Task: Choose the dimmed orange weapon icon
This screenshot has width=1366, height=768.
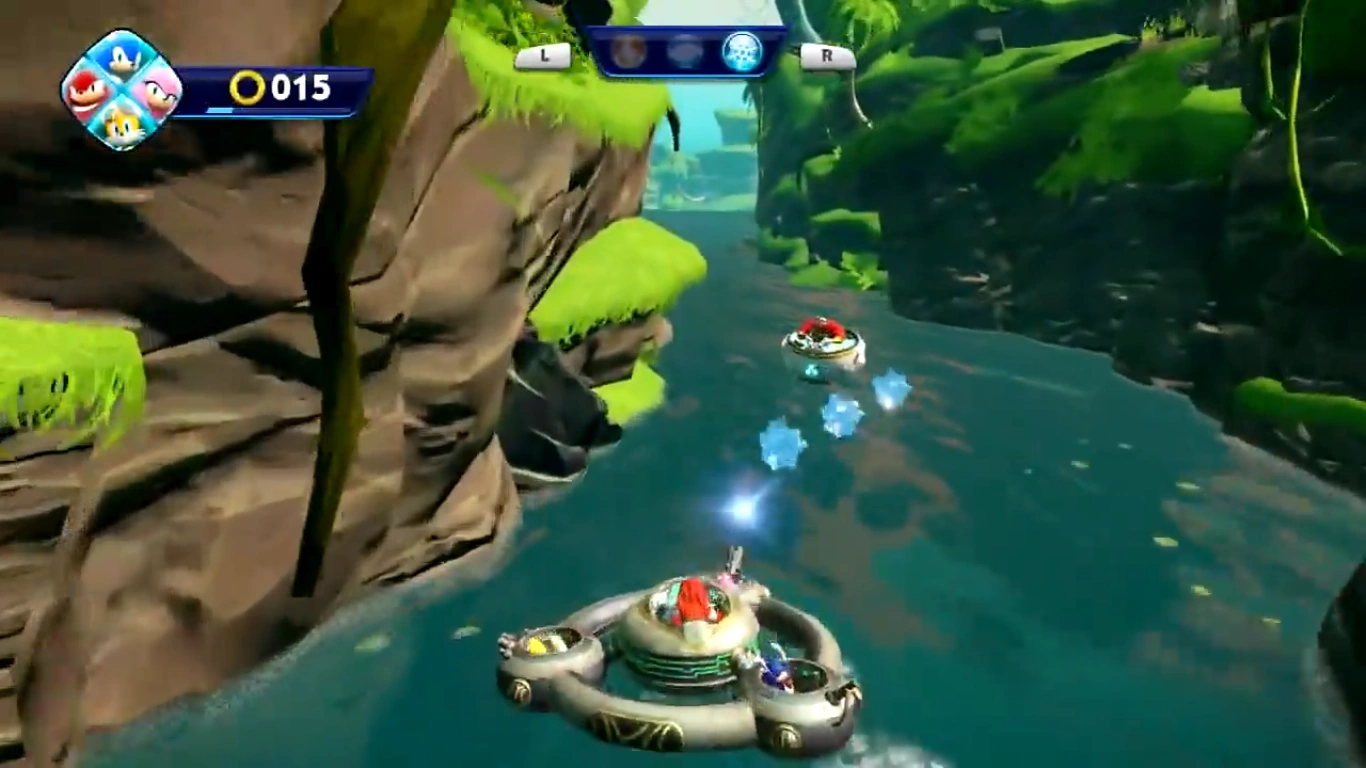Action: click(629, 51)
